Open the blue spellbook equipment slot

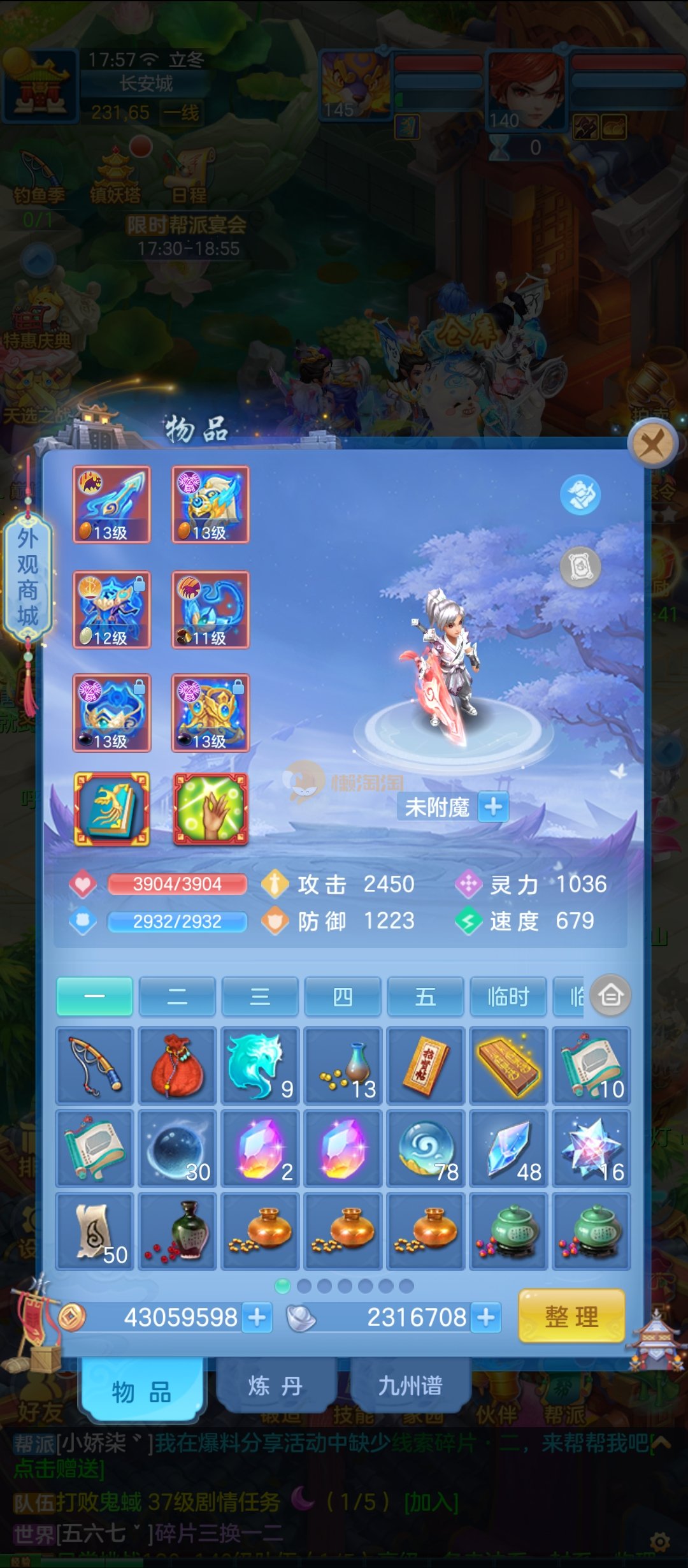point(112,809)
